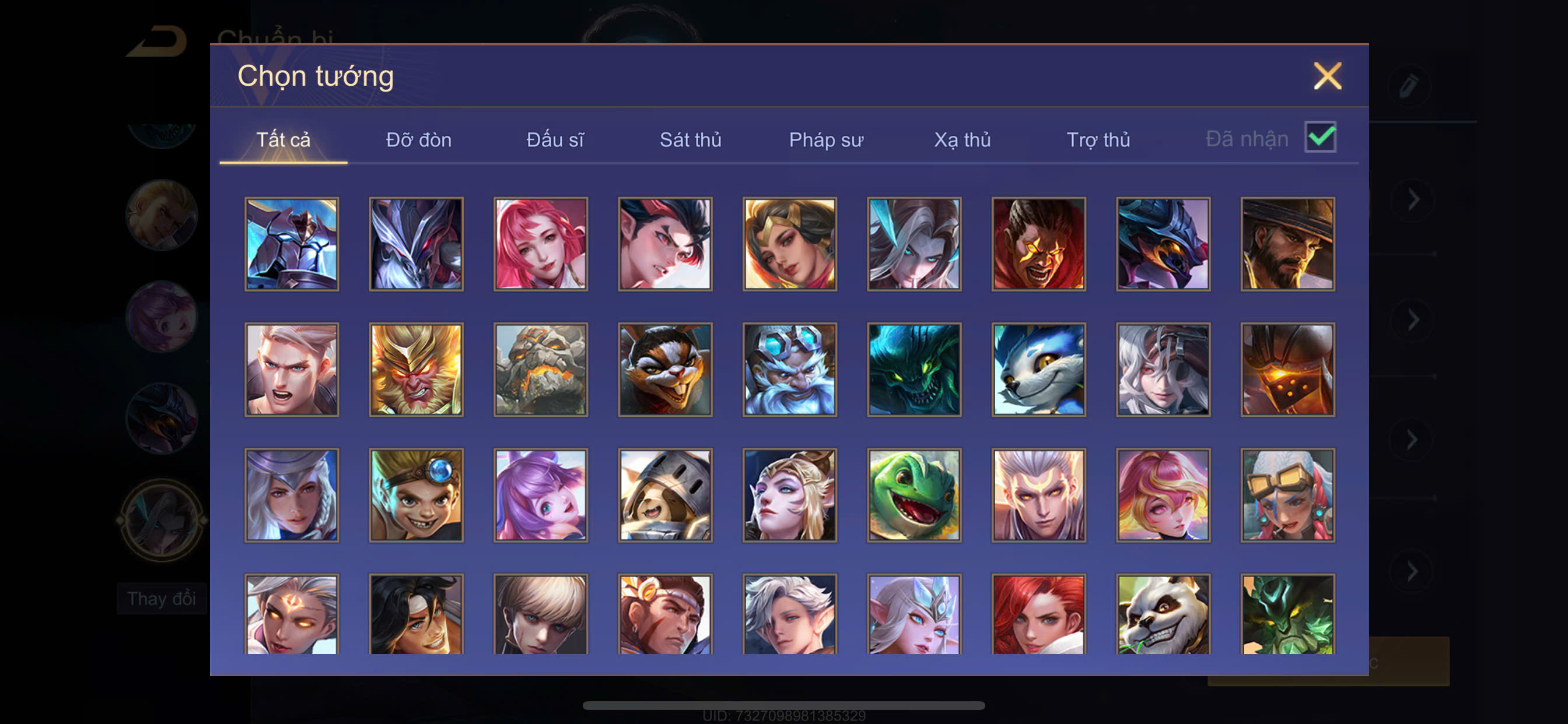Pick the blue fox hero portrait
Screen dimensions: 1568x724
pos(1038,370)
